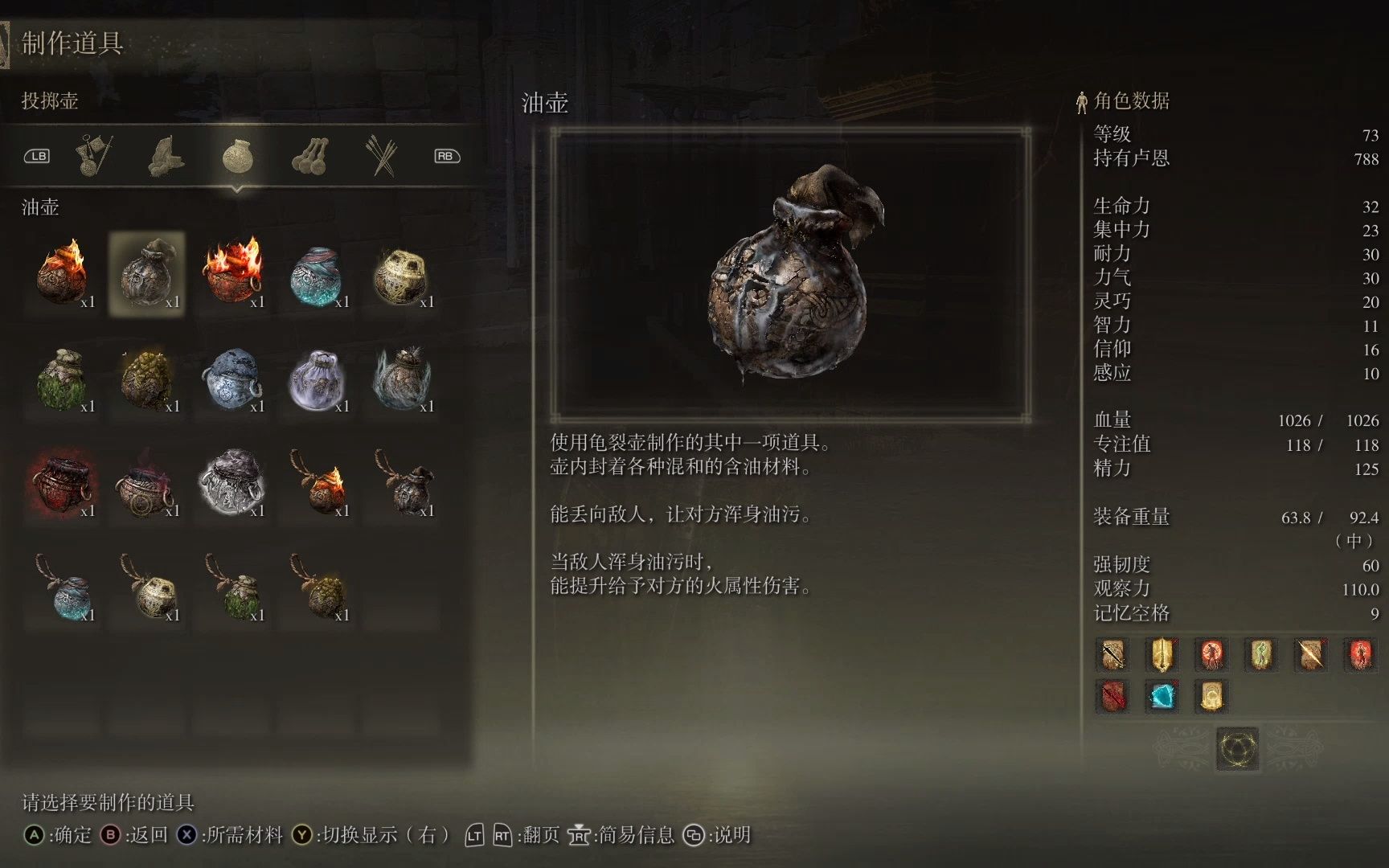Select the throwing pot category tab
Image resolution: width=1389 pixels, height=868 pixels.
(x=237, y=155)
